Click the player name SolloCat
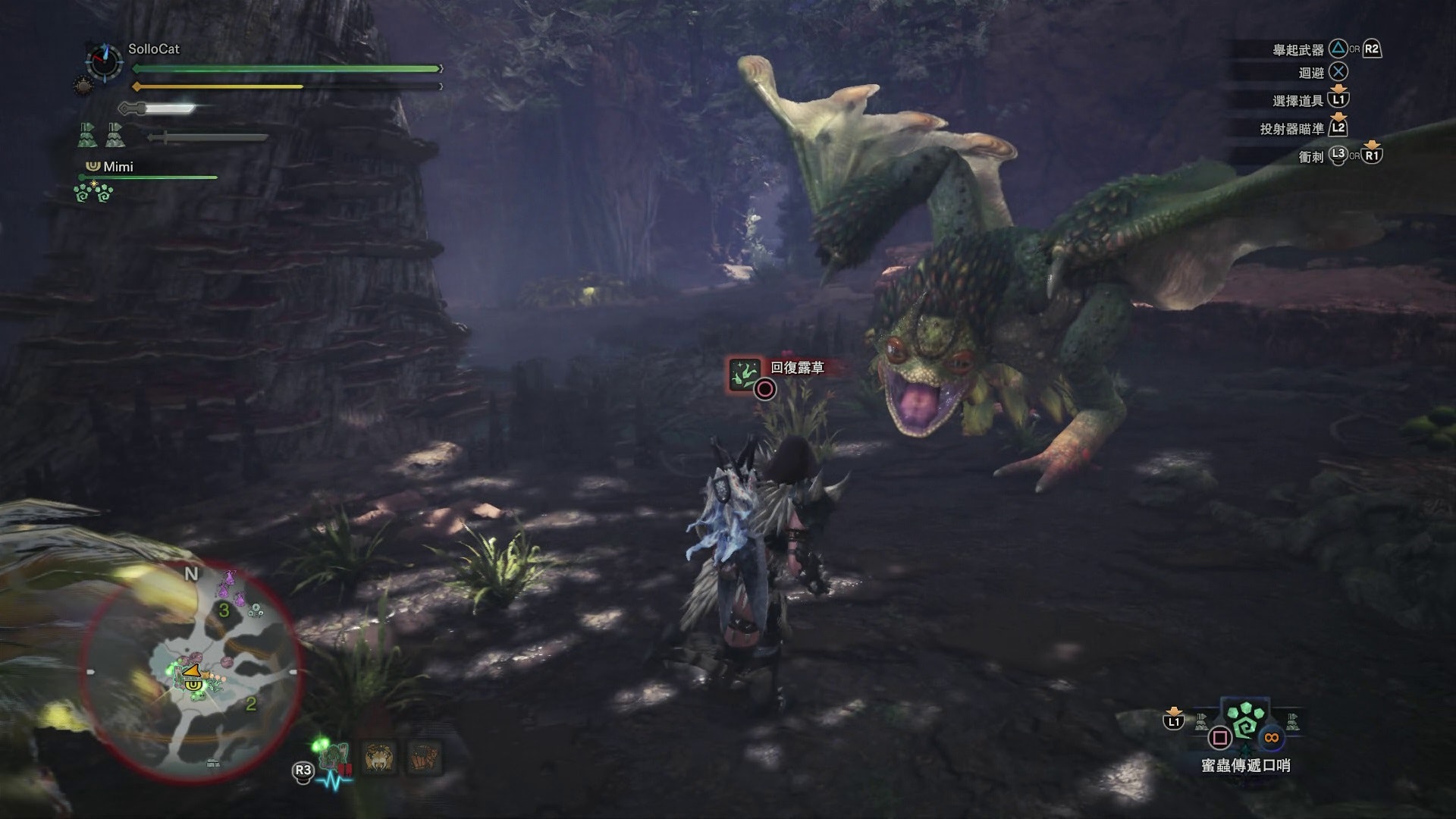1456x819 pixels. click(154, 49)
